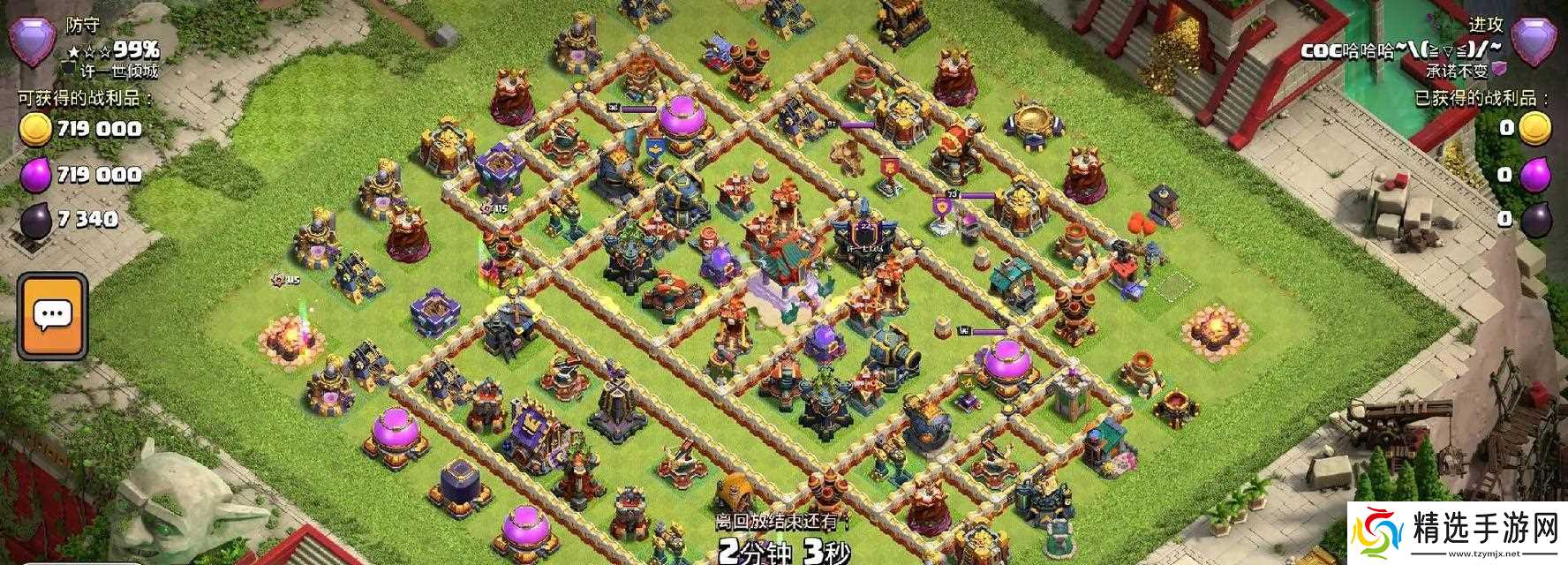Click the defender's purple league badge
The width and height of the screenshot is (1568, 565).
click(x=32, y=41)
